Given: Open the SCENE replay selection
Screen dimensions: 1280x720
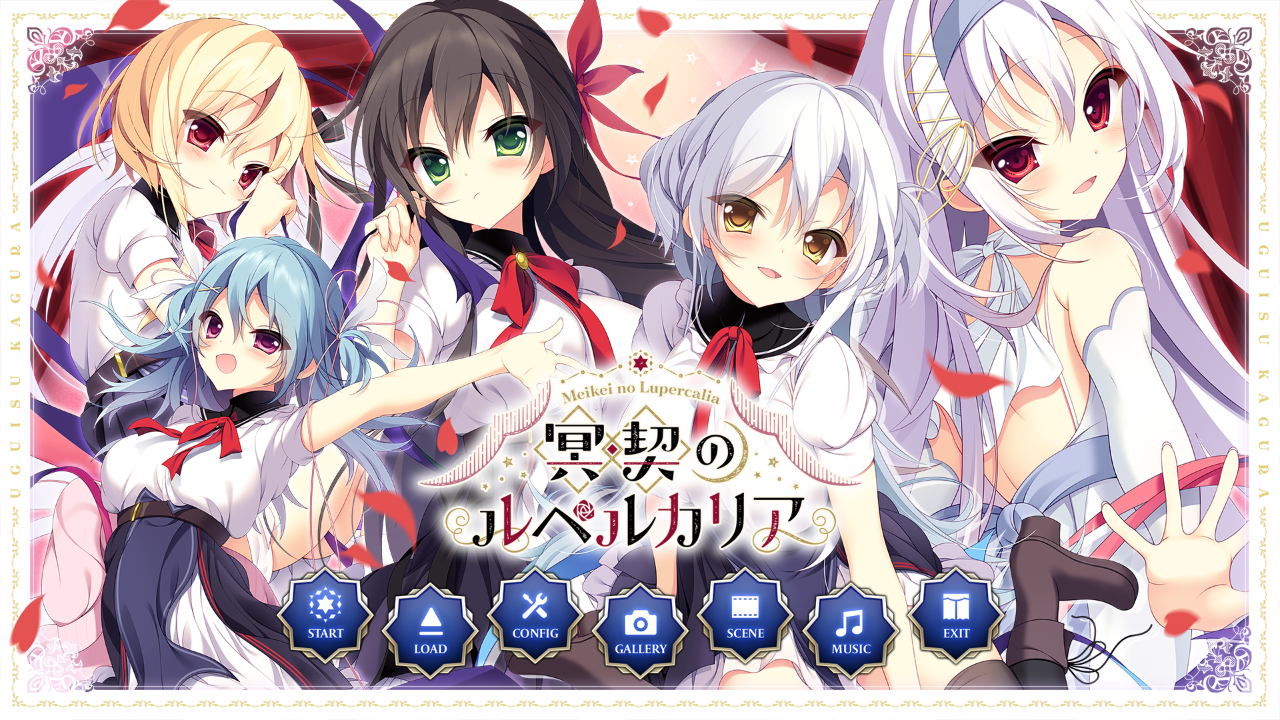Looking at the screenshot, I should tap(746, 618).
